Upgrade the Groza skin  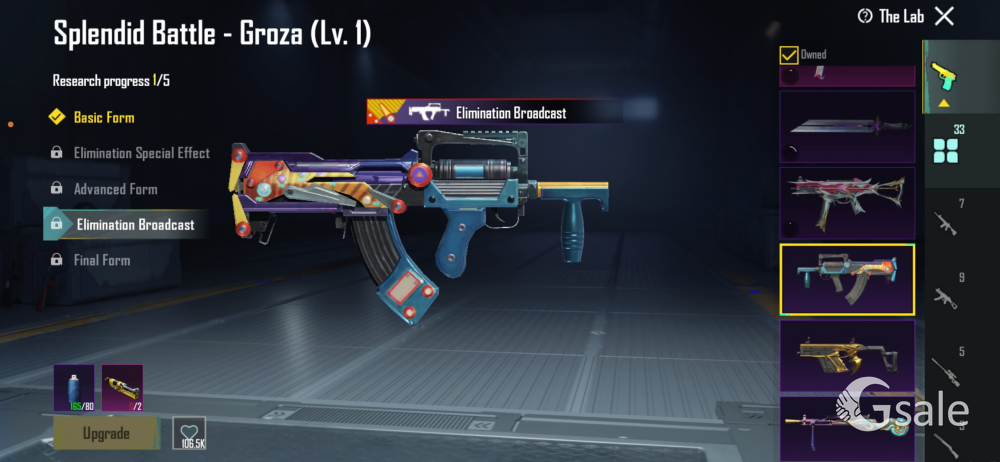tap(106, 433)
